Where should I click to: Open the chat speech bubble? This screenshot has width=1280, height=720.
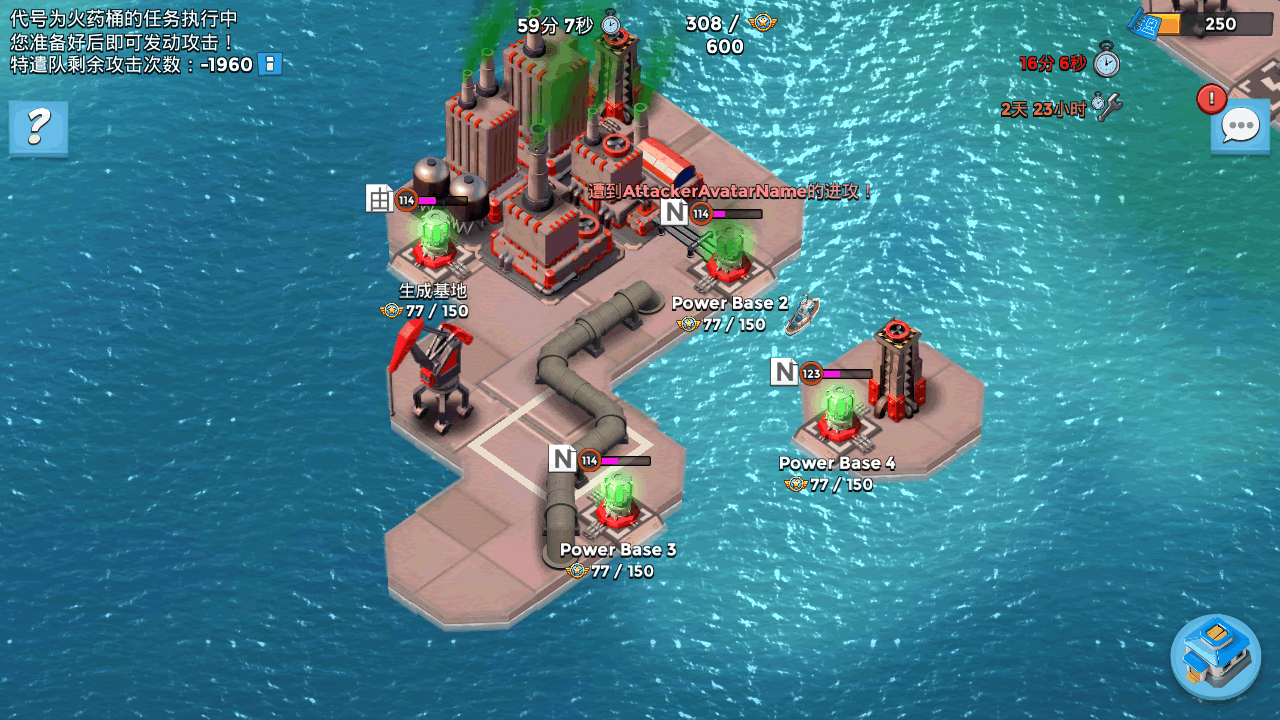coord(1240,127)
